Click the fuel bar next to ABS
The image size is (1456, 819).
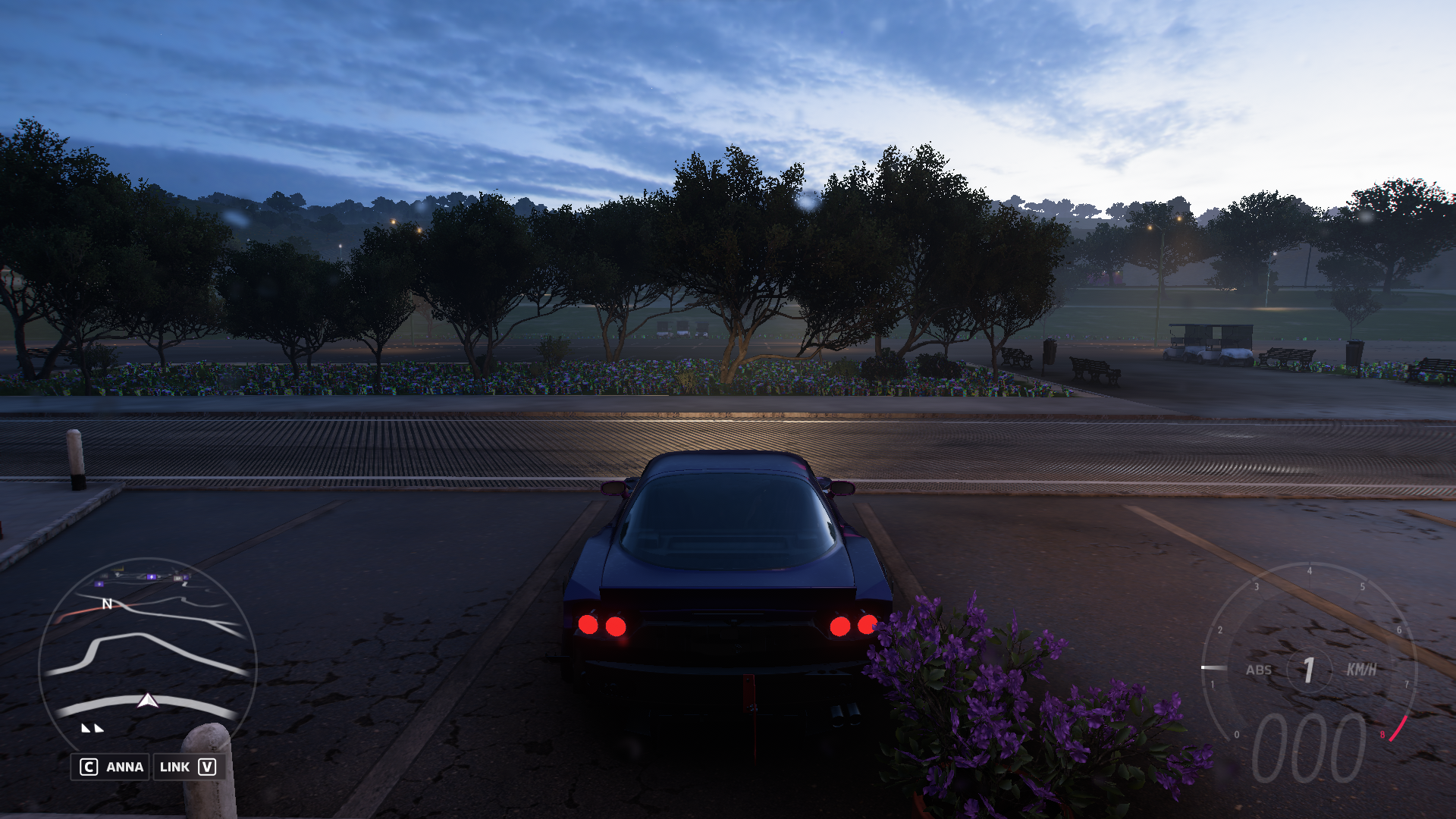coord(1214,667)
